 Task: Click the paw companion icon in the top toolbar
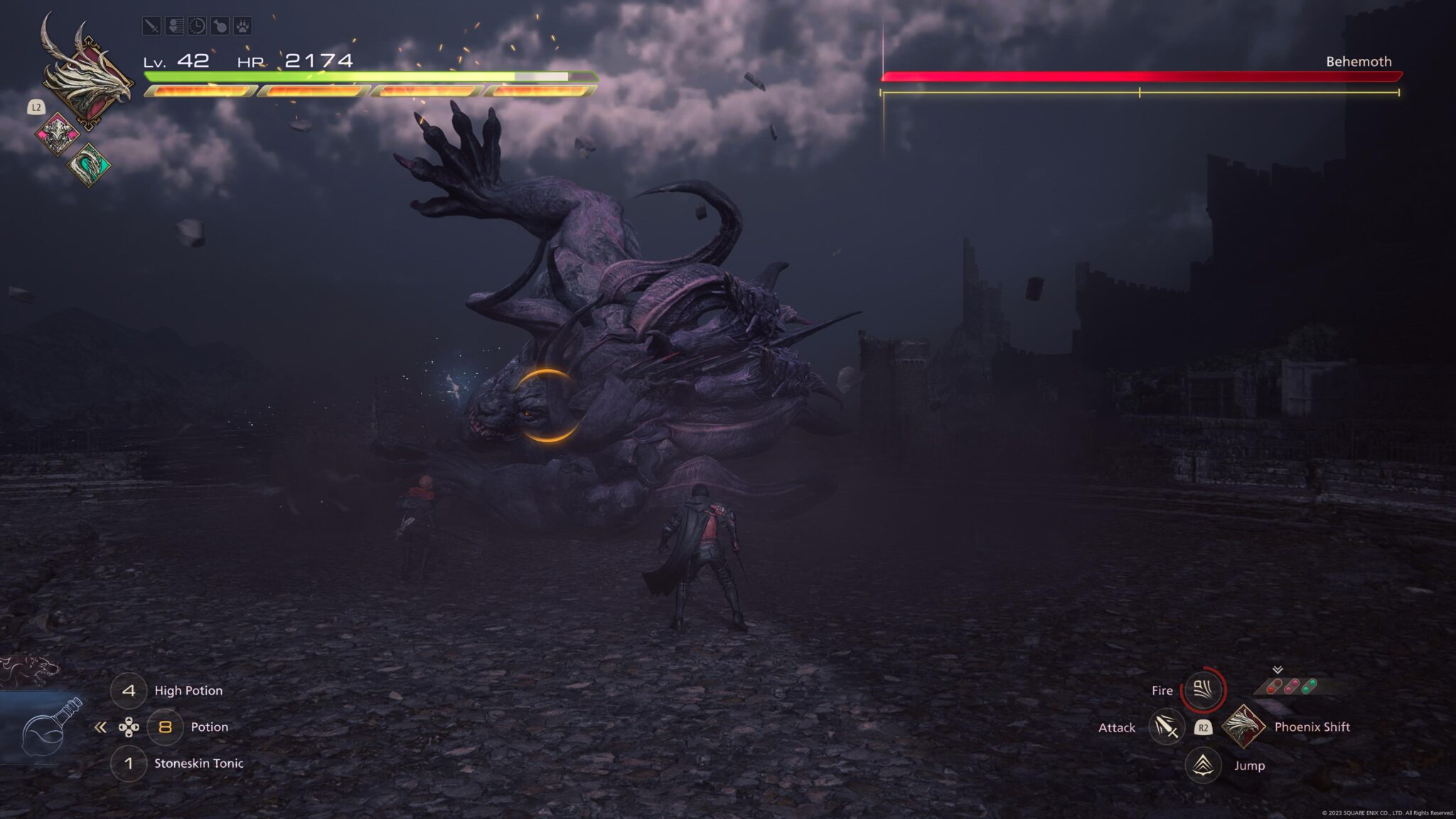[244, 26]
